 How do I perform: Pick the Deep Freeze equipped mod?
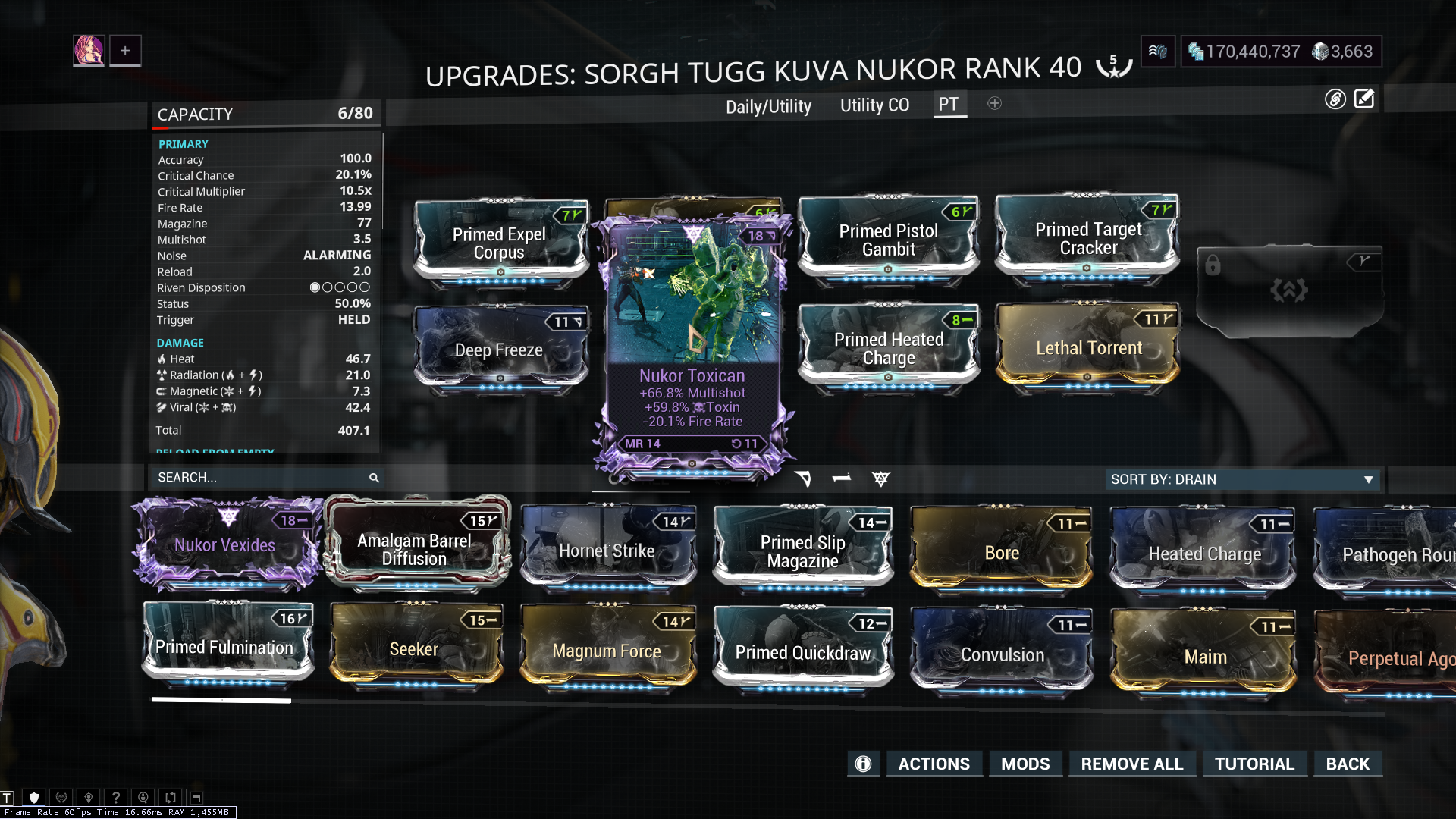[x=499, y=350]
